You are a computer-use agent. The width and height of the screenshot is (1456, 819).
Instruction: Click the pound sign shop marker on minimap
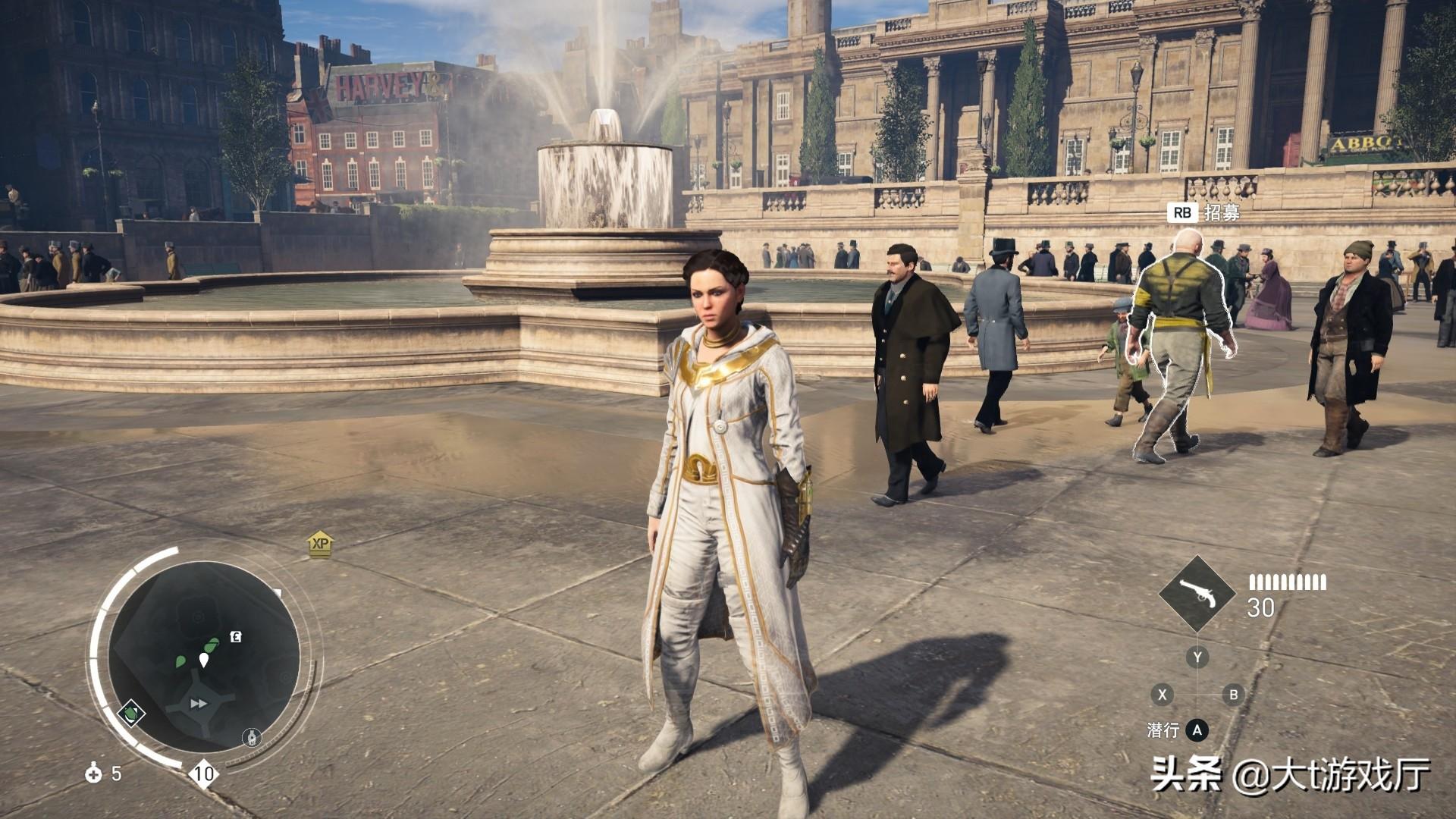coord(236,638)
